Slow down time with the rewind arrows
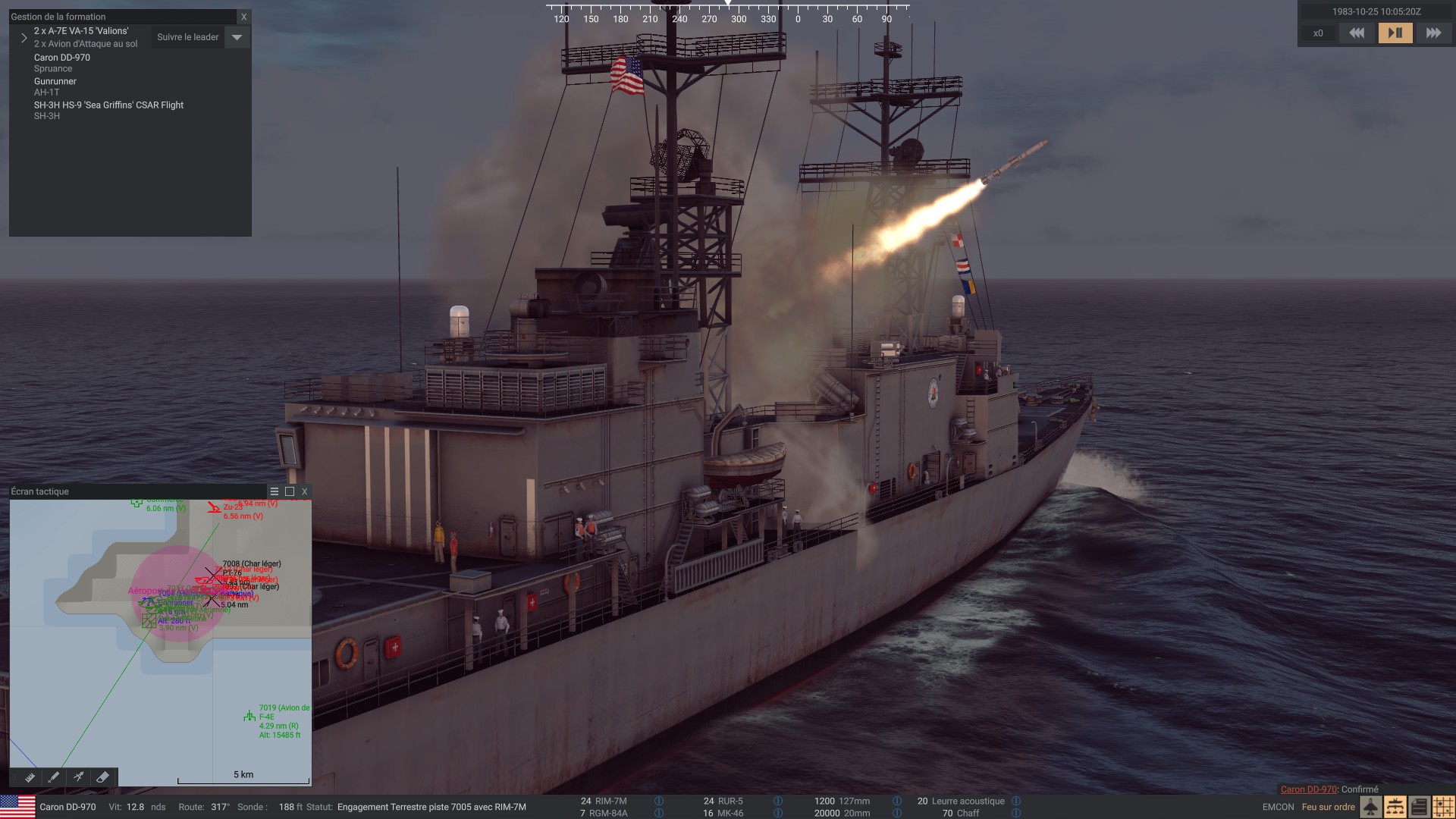 coord(1357,33)
